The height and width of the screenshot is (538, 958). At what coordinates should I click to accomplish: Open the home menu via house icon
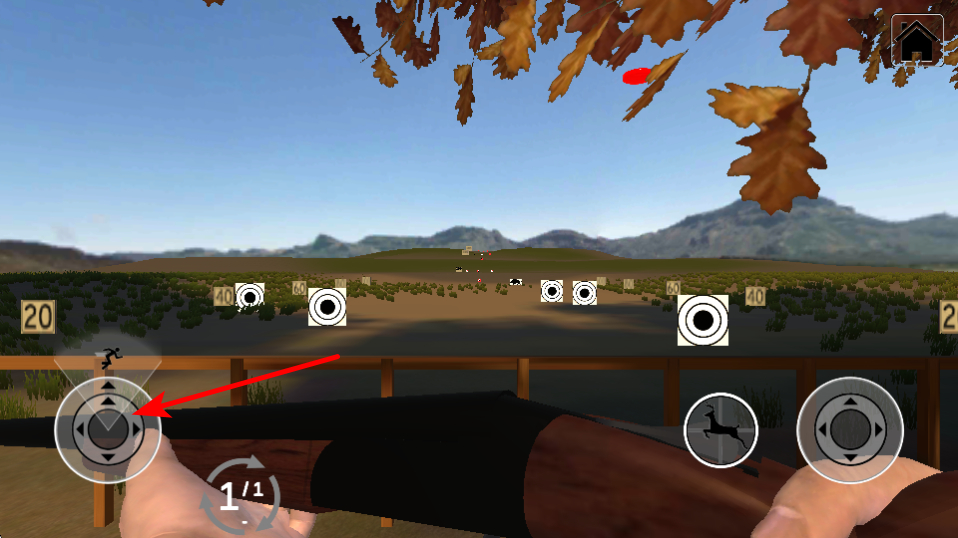(917, 41)
